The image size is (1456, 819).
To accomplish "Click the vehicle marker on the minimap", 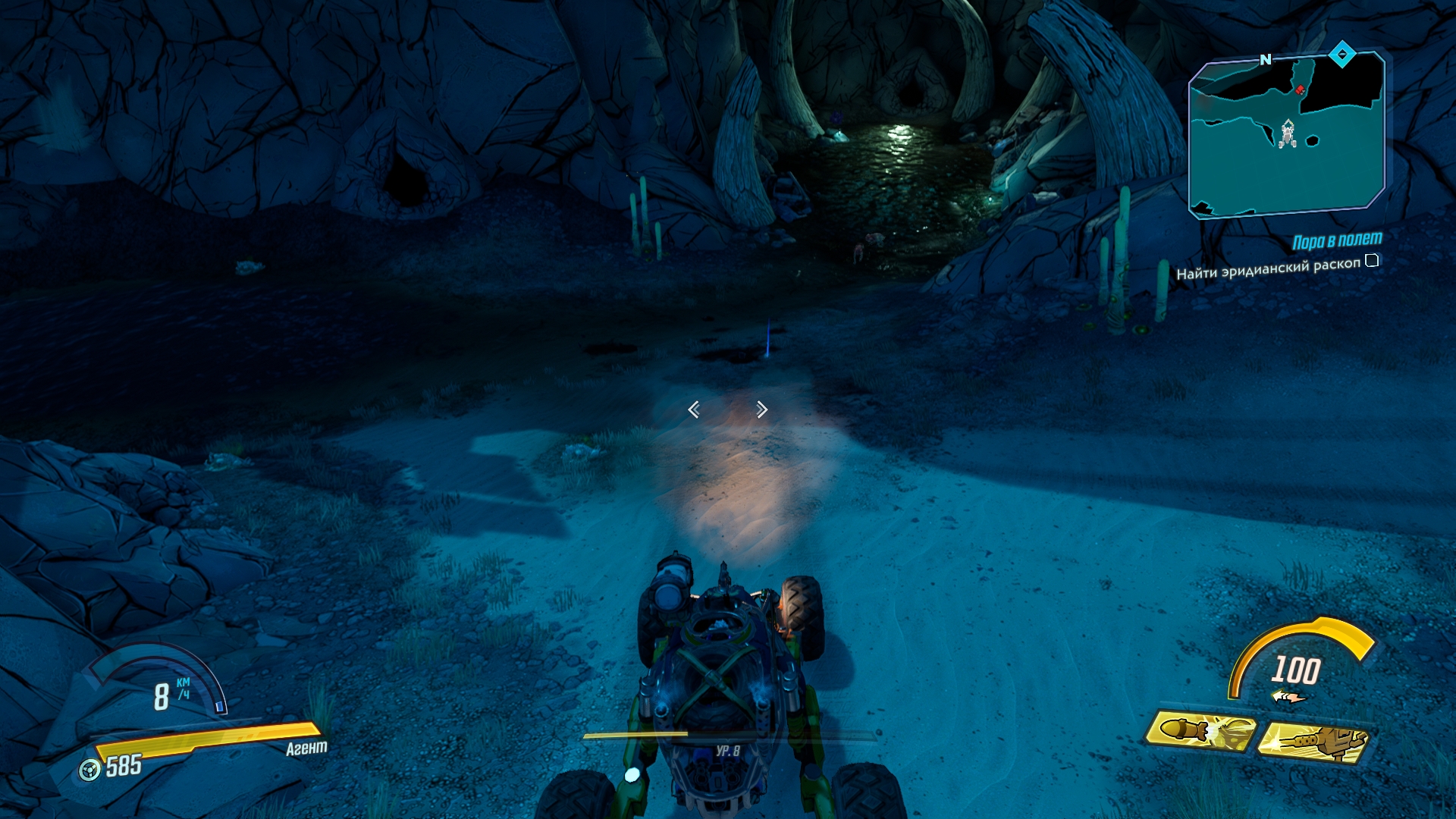I will (x=1286, y=135).
